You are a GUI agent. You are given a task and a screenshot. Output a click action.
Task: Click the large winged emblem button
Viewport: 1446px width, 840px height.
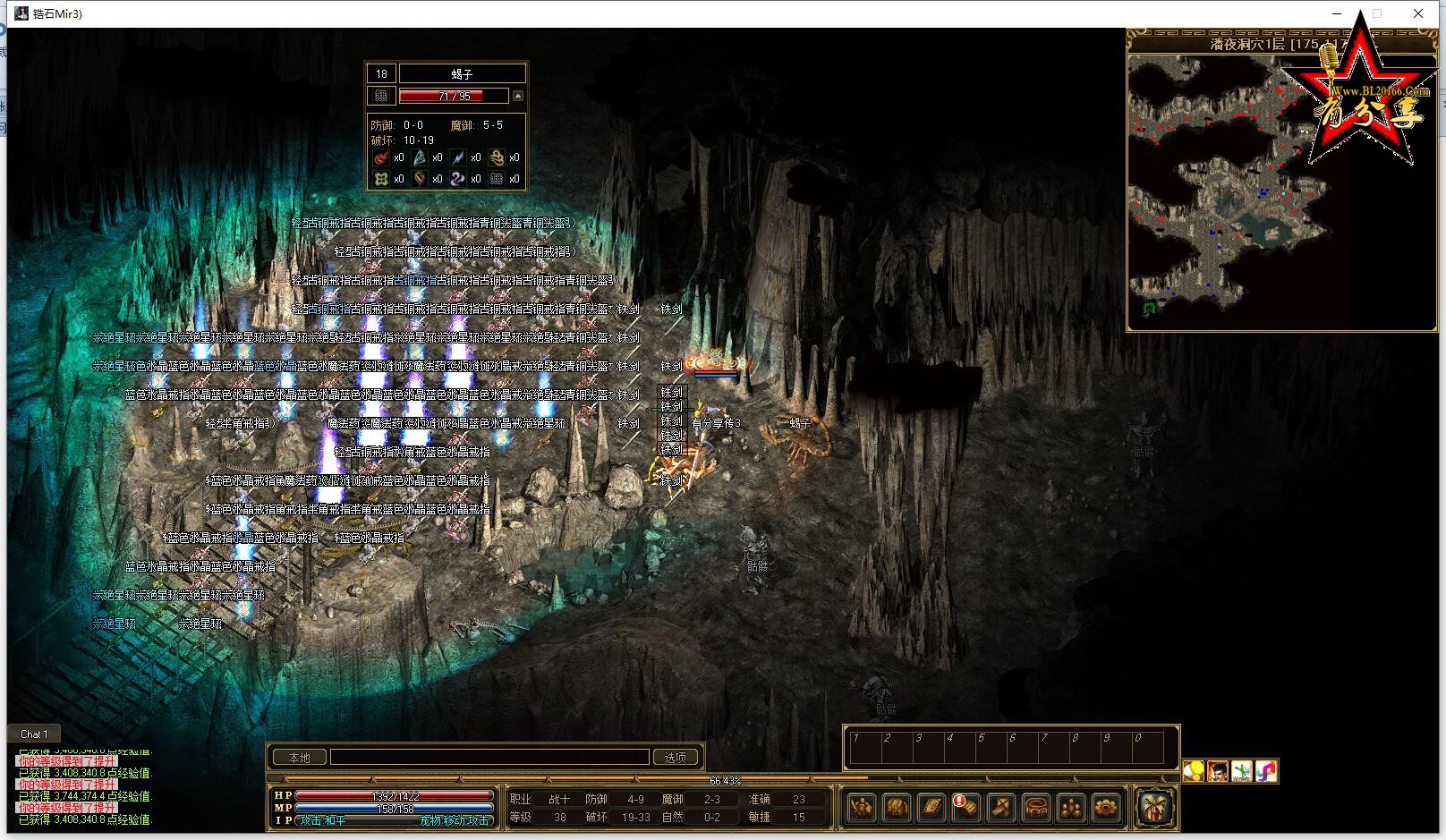[1154, 808]
